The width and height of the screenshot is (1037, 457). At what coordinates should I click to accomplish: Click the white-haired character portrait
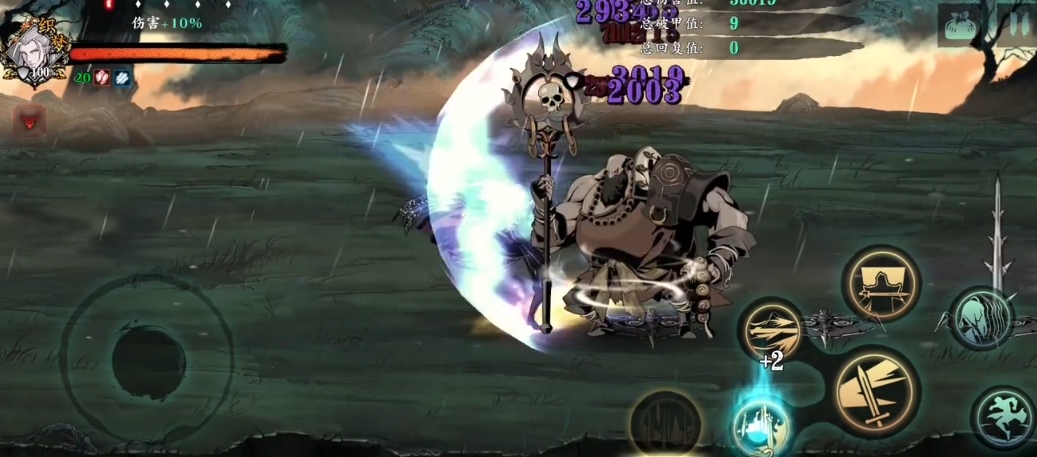click(38, 54)
